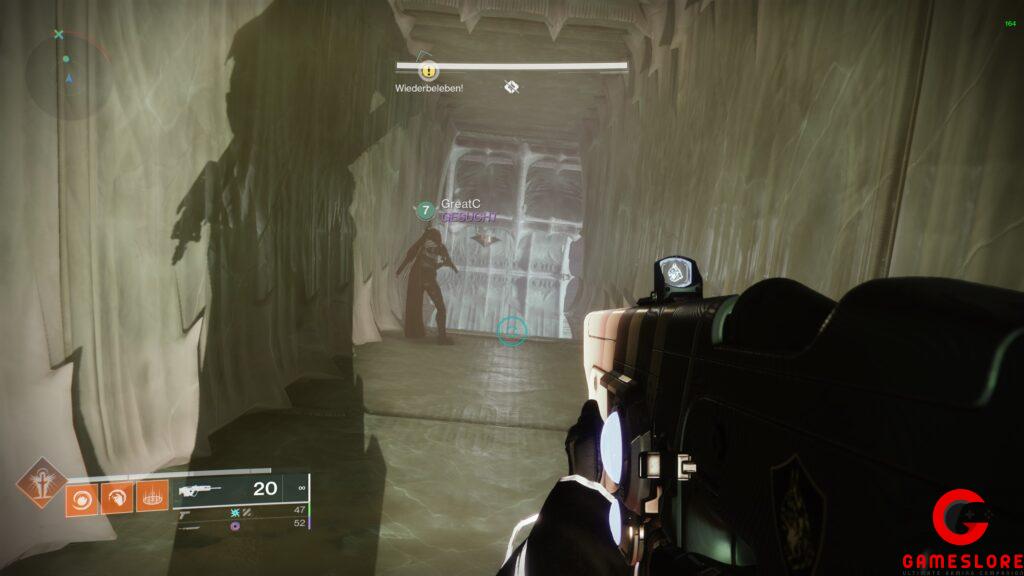Select the equipped primary weapon icon
The image size is (1024, 576).
pos(201,490)
